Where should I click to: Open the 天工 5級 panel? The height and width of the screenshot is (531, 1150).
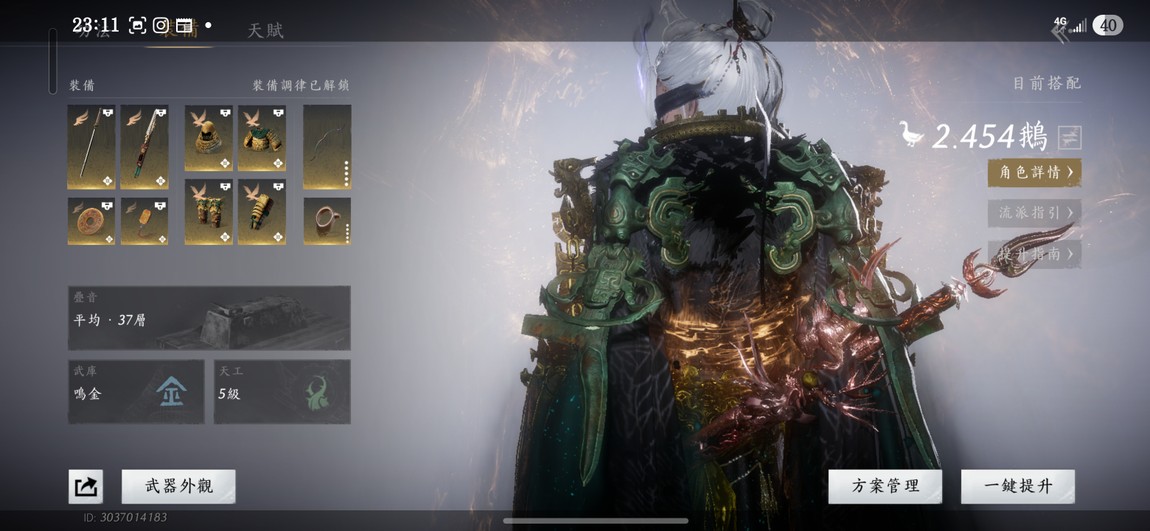282,391
